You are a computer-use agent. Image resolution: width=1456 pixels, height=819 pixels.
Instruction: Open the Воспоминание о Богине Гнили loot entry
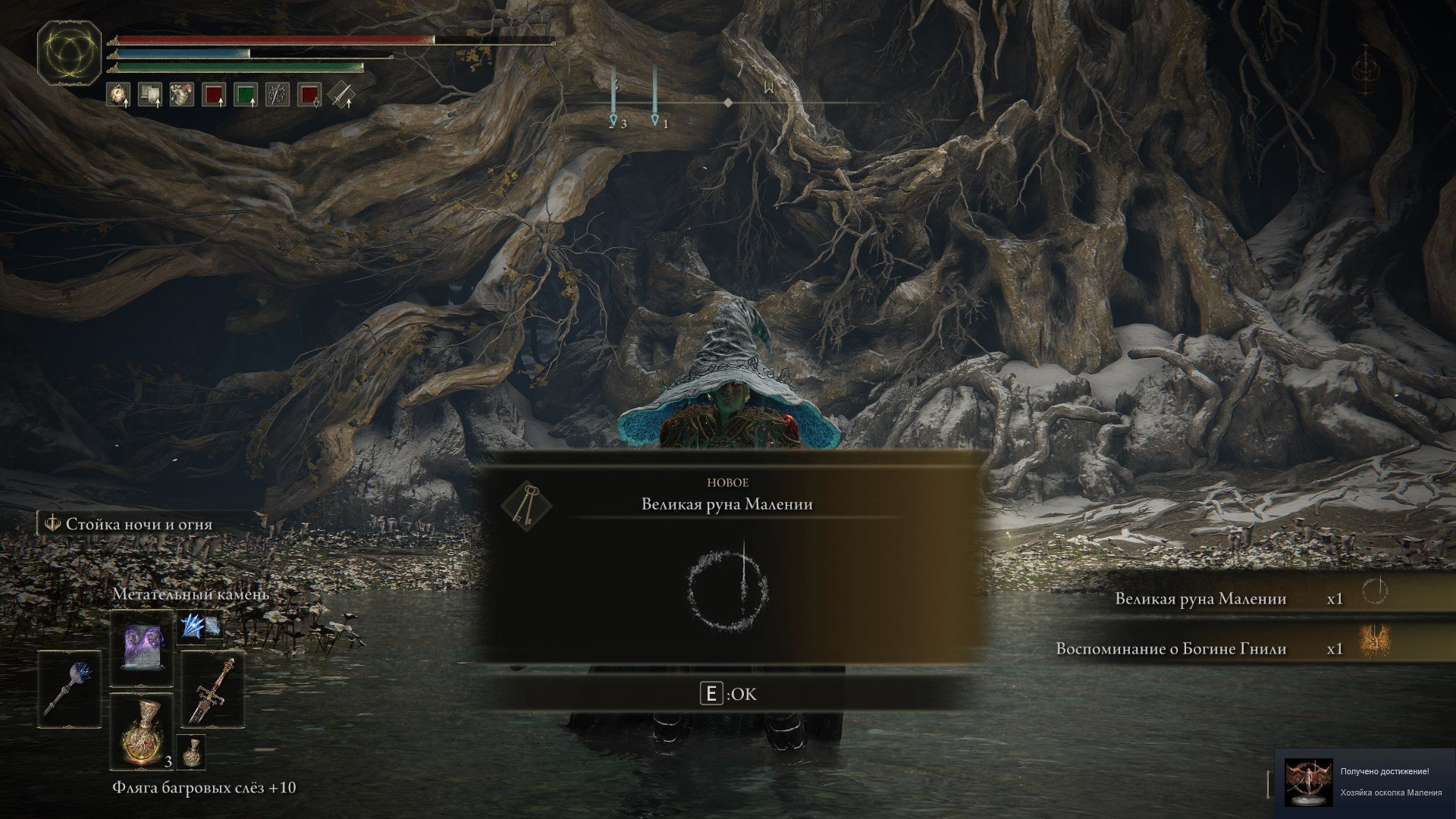[1171, 649]
